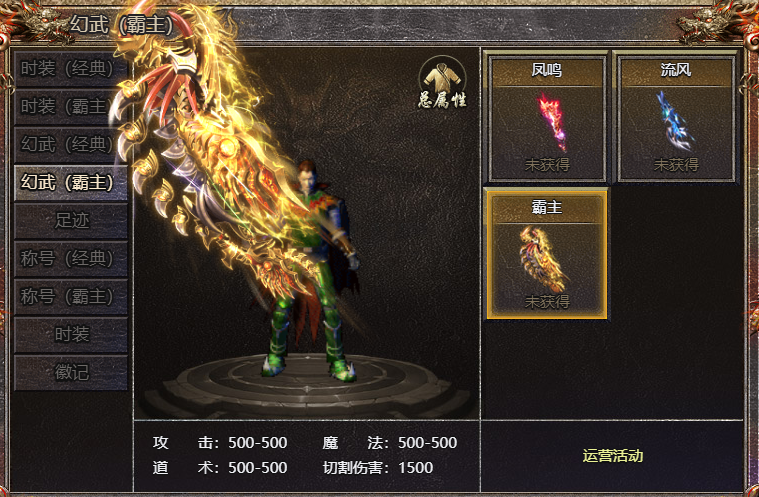Open the 时装（霸主） tab
This screenshot has height=497, width=759.
(71, 106)
